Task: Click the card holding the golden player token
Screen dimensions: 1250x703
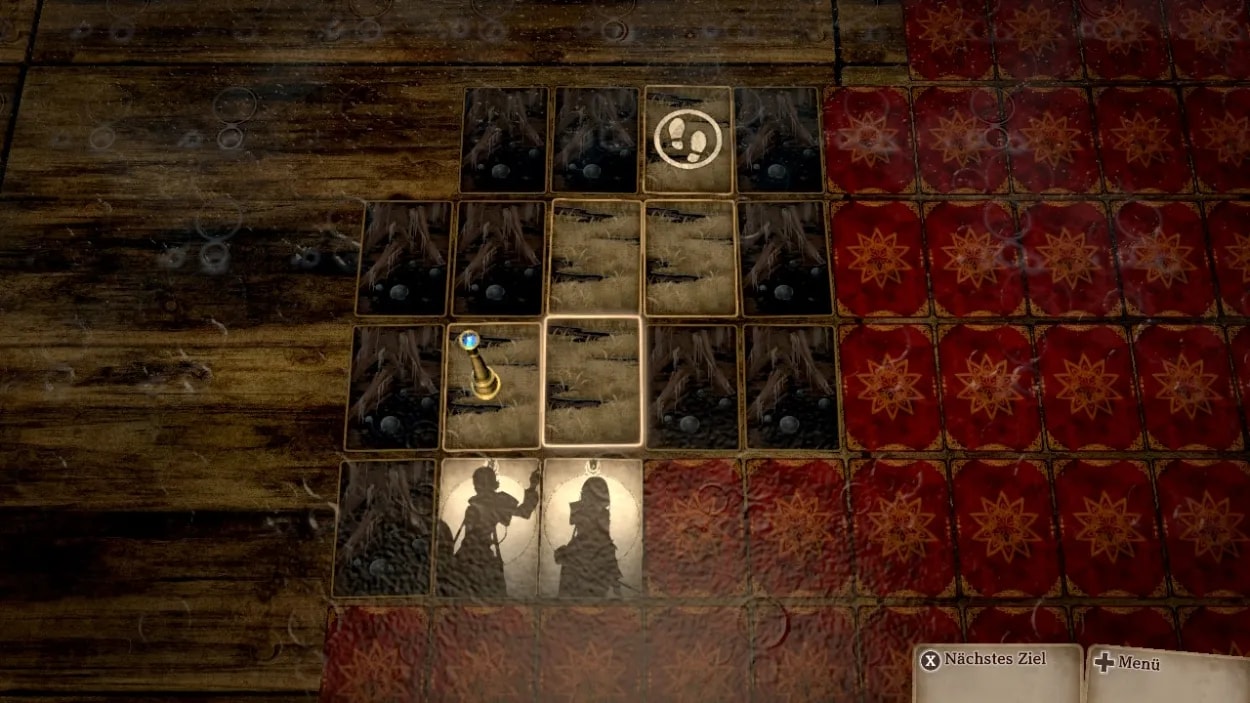Action: click(492, 385)
